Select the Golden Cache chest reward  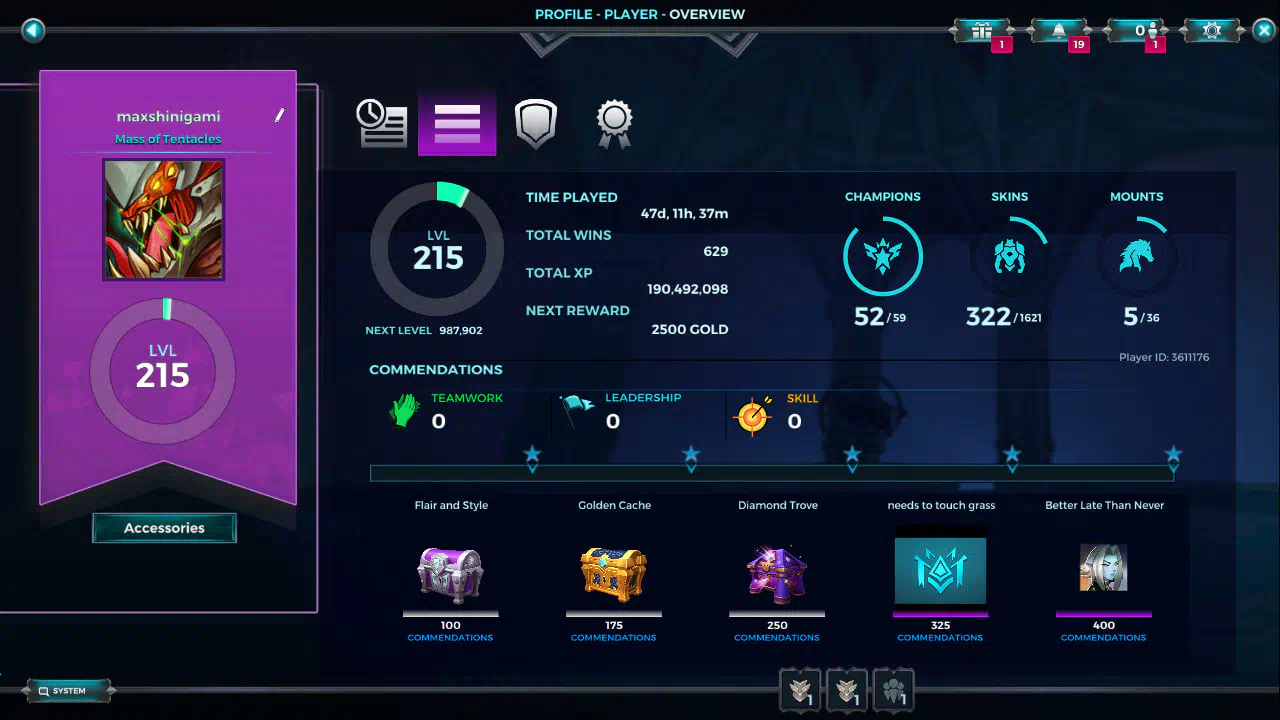click(x=614, y=573)
